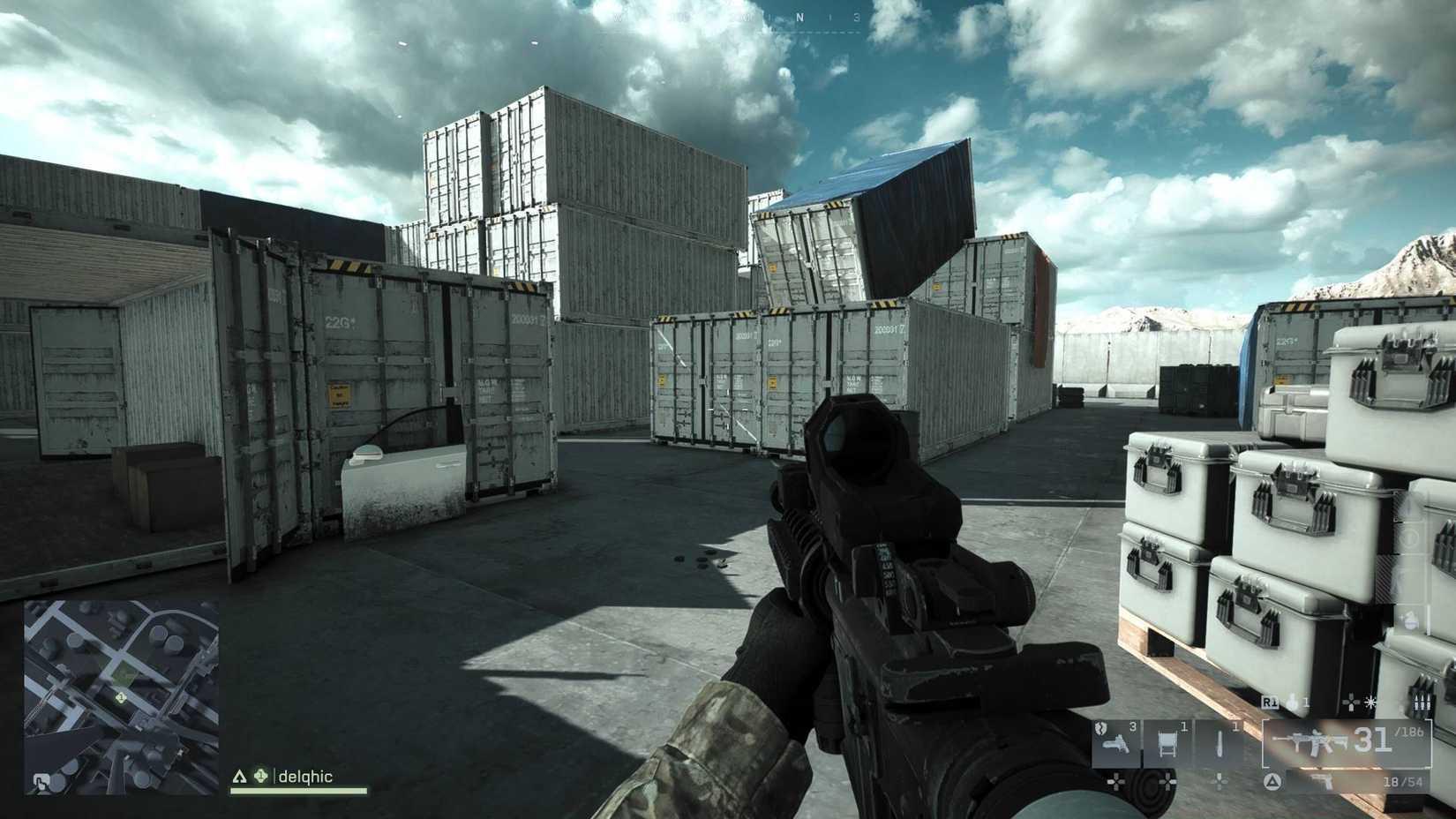The height and width of the screenshot is (819, 1456).
Task: Click the spotting flare star icon
Action: coord(1370,702)
